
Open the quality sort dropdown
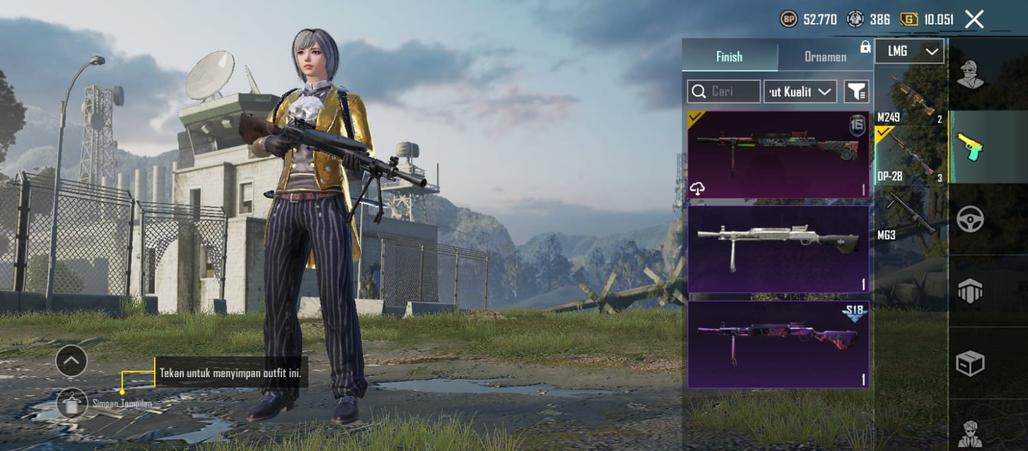click(x=800, y=92)
